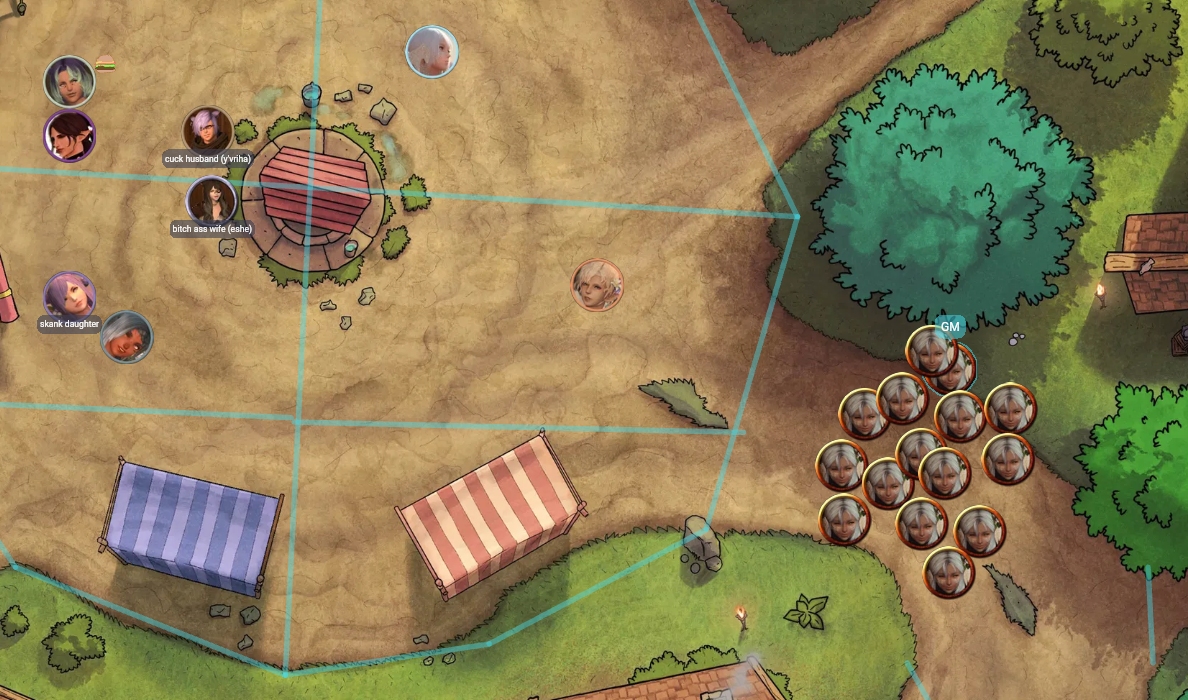Viewport: 1188px width, 700px height.
Task: Select the token labeled eshe
Action: (x=211, y=200)
